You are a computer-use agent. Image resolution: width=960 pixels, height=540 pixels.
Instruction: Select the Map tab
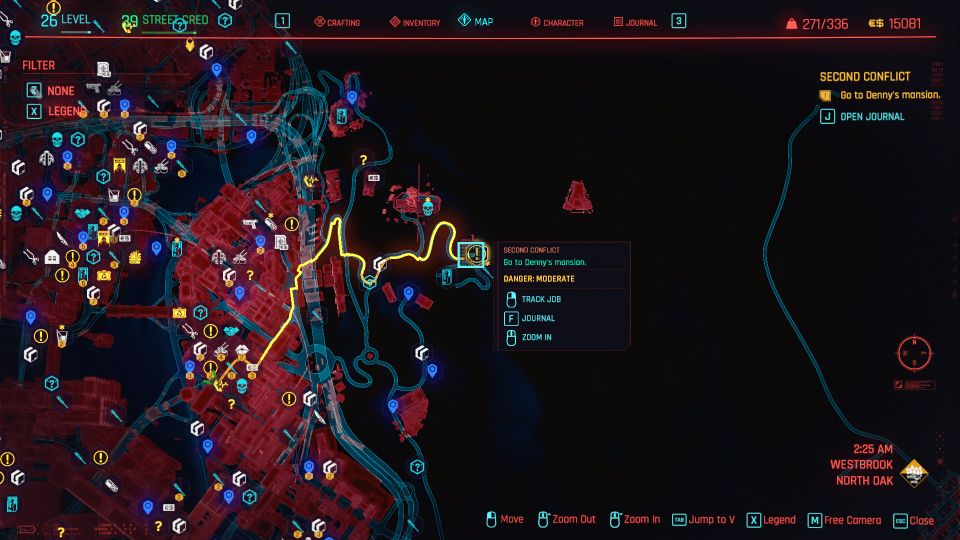click(476, 22)
